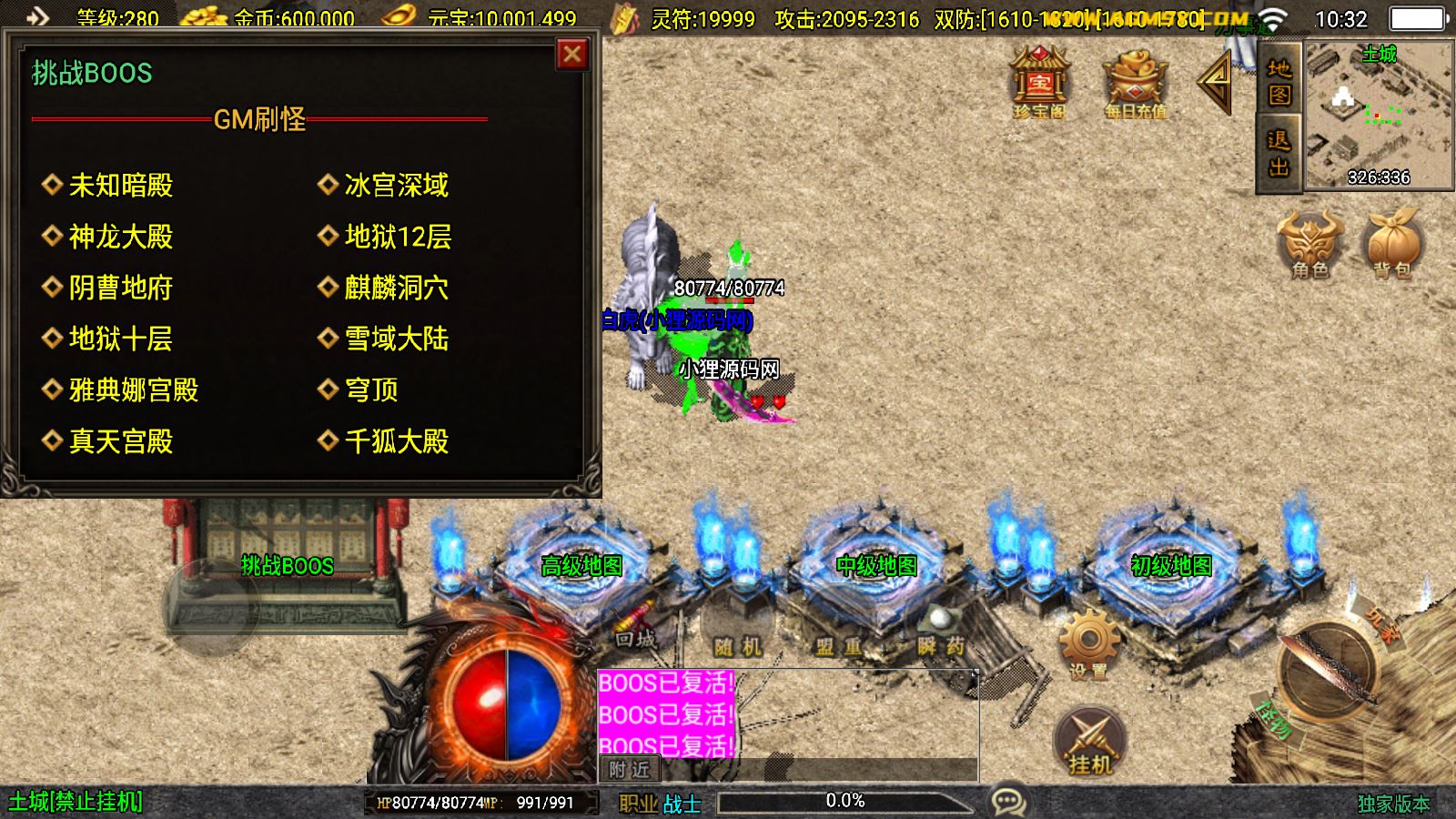
Task: Choose the 地狱12层 entry
Action: (x=398, y=237)
